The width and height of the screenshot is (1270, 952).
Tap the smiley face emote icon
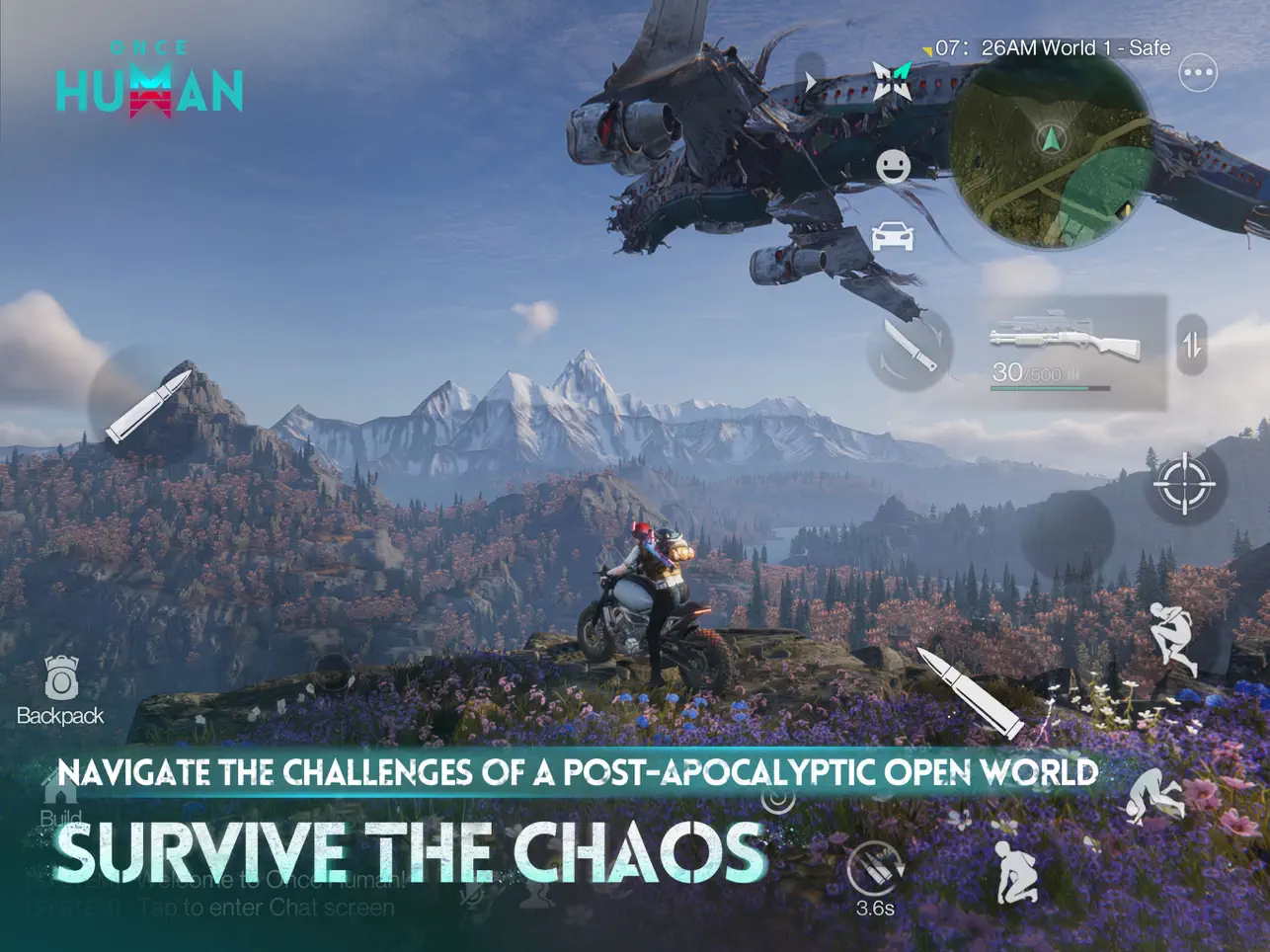tap(893, 166)
